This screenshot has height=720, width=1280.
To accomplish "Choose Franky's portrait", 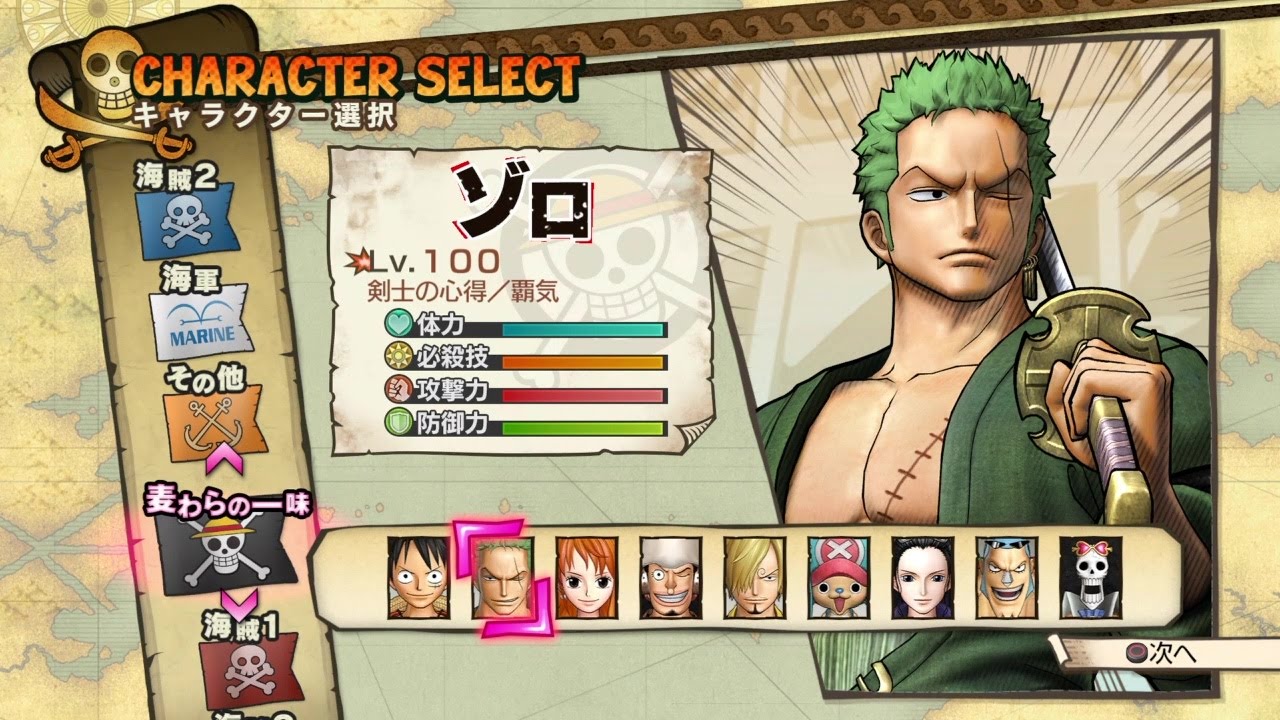I will (1006, 579).
